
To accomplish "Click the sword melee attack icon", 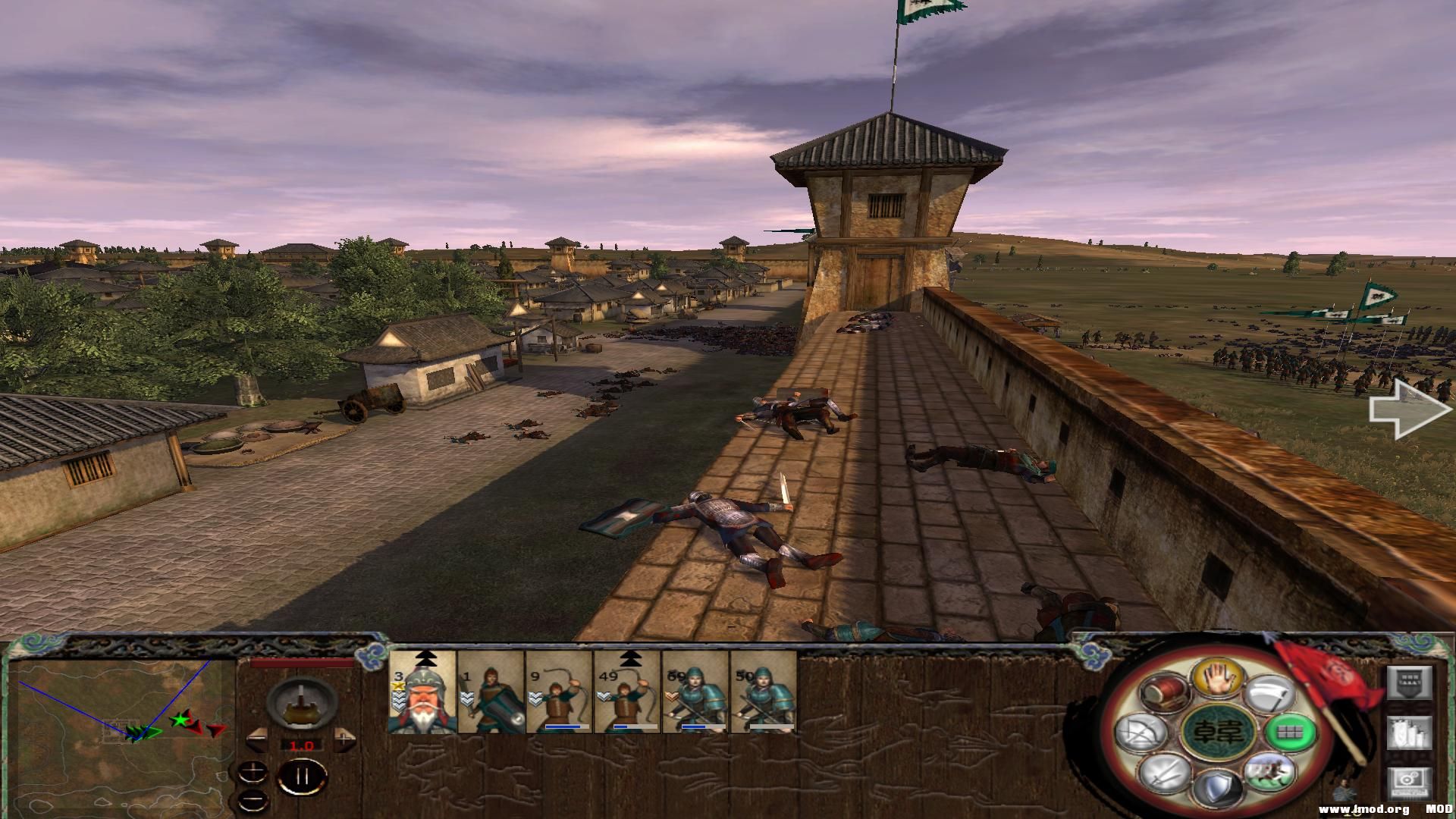I will coord(1165,774).
